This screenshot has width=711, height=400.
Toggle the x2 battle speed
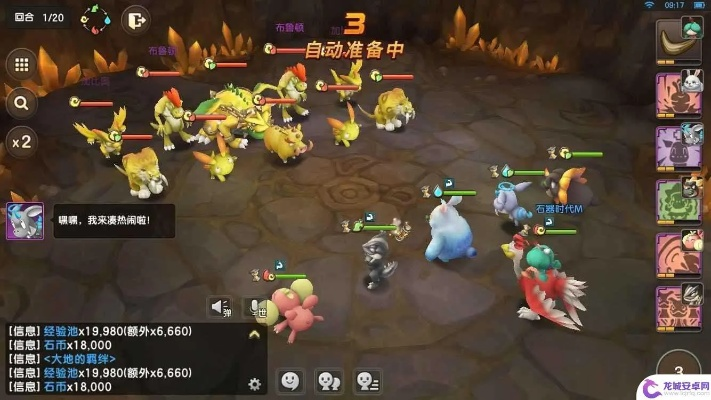(x=20, y=141)
